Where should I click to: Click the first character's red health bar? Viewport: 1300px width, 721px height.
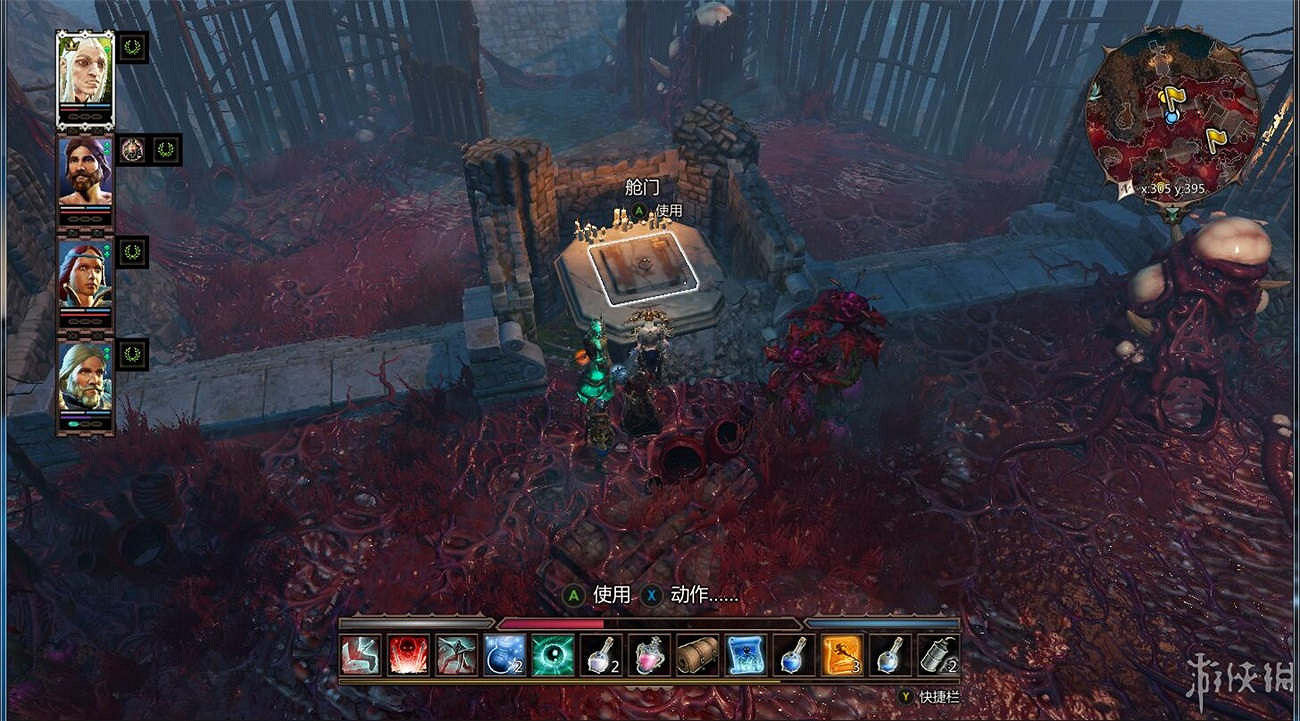click(x=82, y=108)
